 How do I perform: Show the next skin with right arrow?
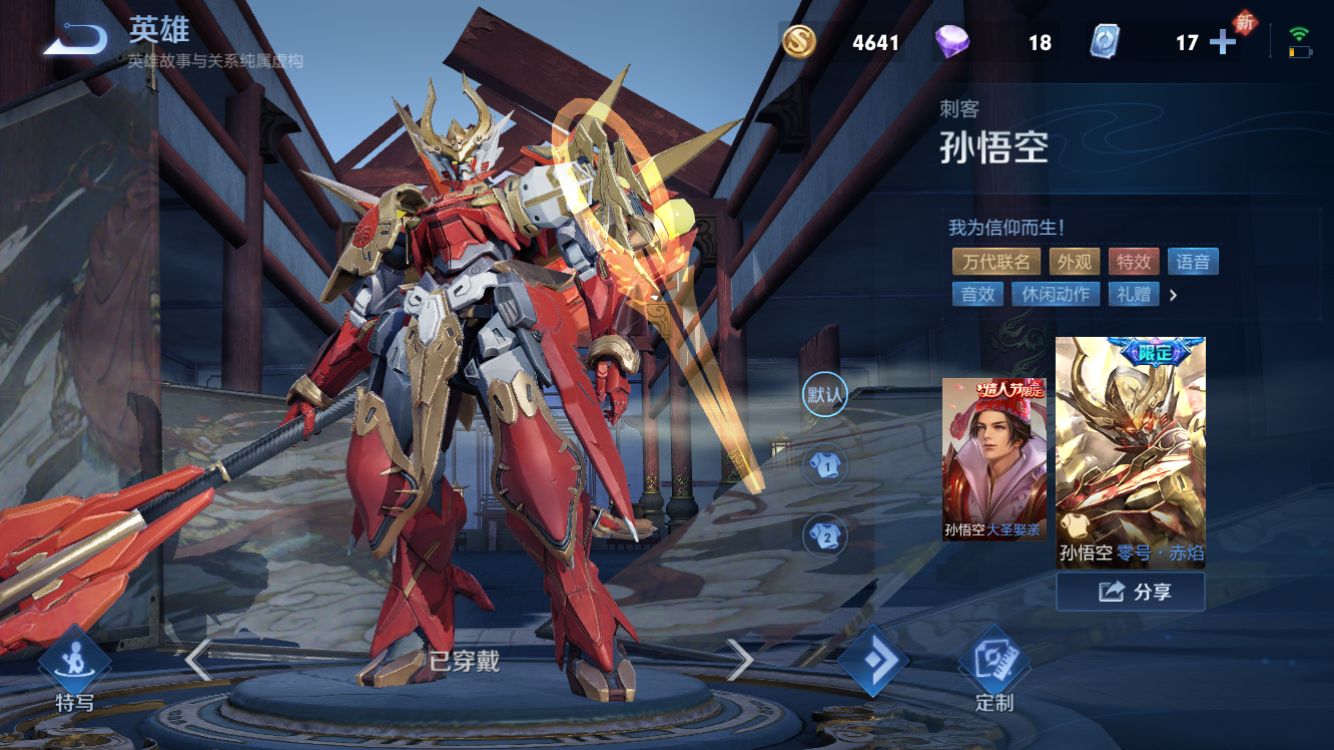739,660
